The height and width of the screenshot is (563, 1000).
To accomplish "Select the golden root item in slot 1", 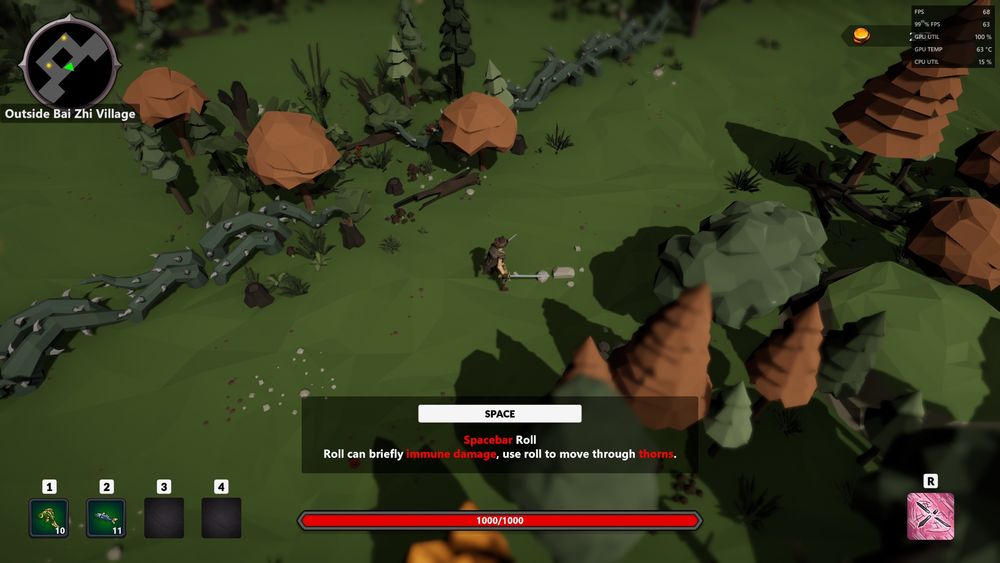I will [x=49, y=518].
